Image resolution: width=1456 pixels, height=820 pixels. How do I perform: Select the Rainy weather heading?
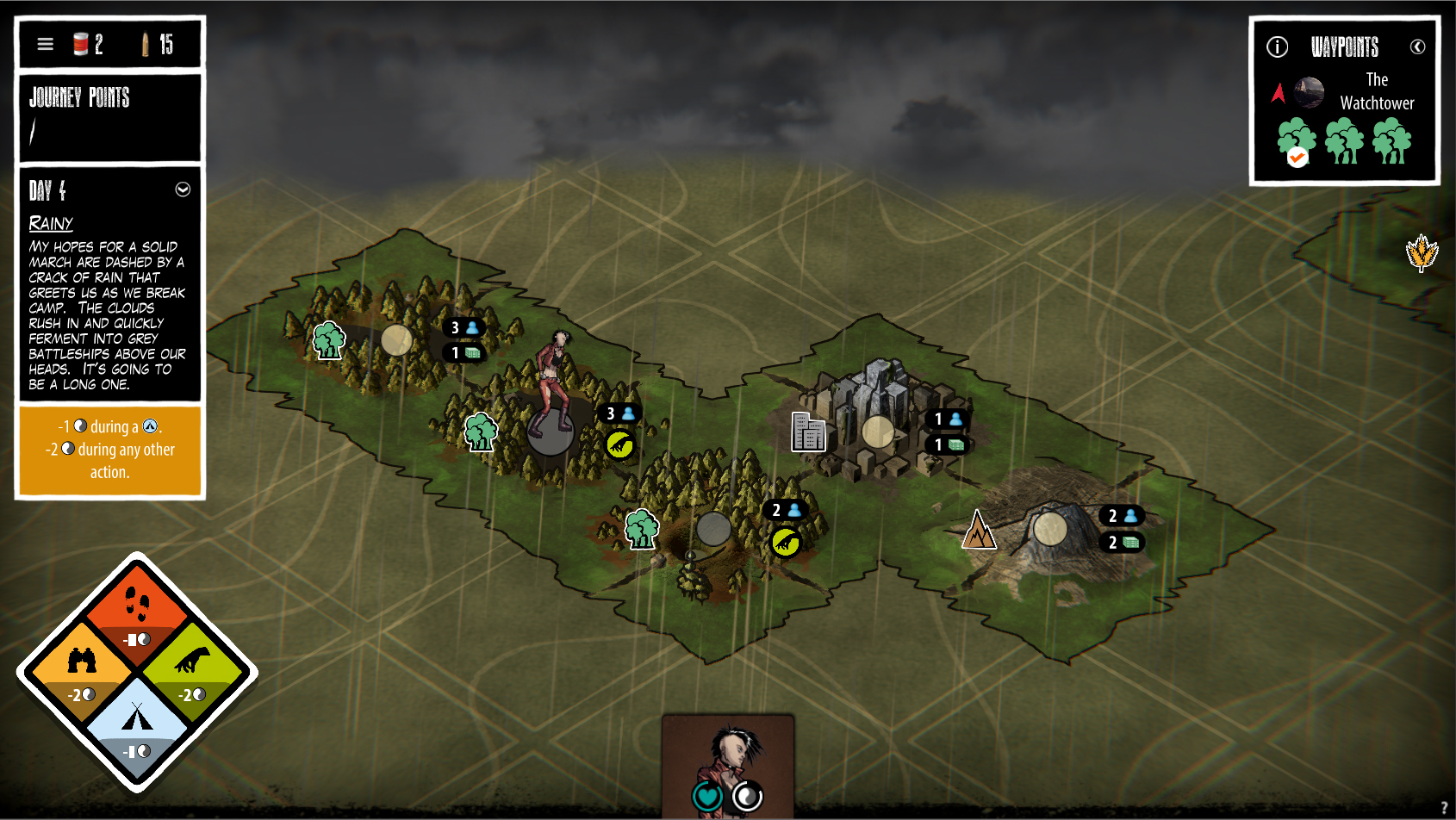[50, 223]
